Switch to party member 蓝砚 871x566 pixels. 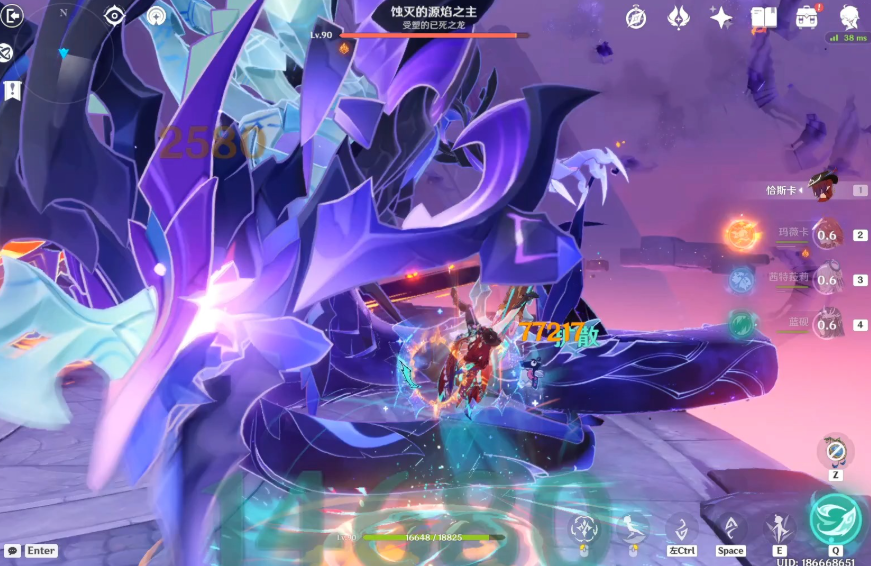826,323
